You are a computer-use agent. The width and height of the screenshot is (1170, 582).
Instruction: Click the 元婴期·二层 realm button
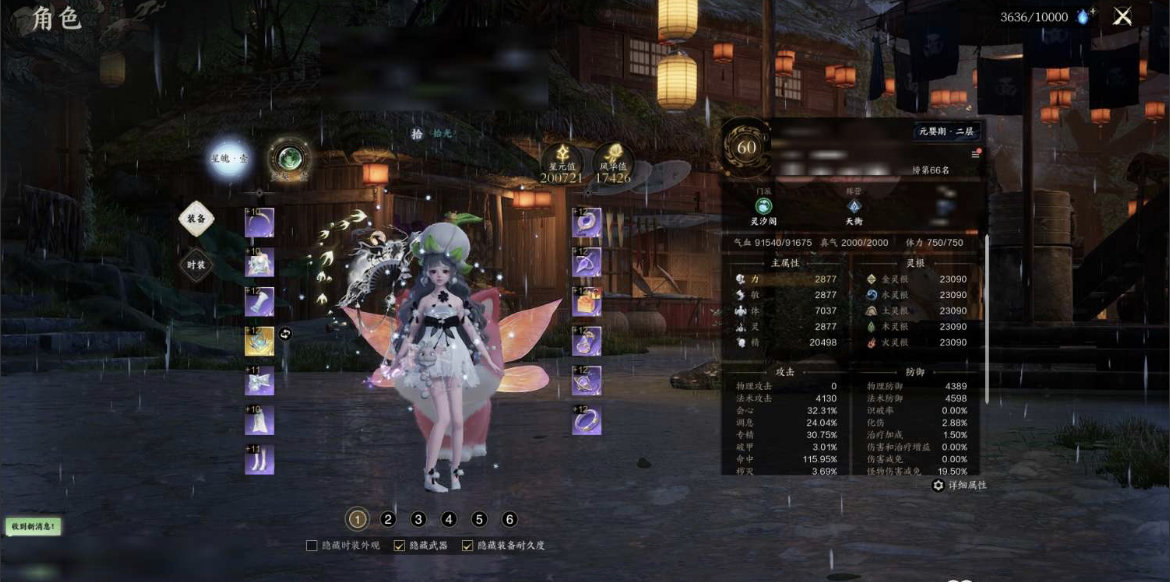(946, 131)
